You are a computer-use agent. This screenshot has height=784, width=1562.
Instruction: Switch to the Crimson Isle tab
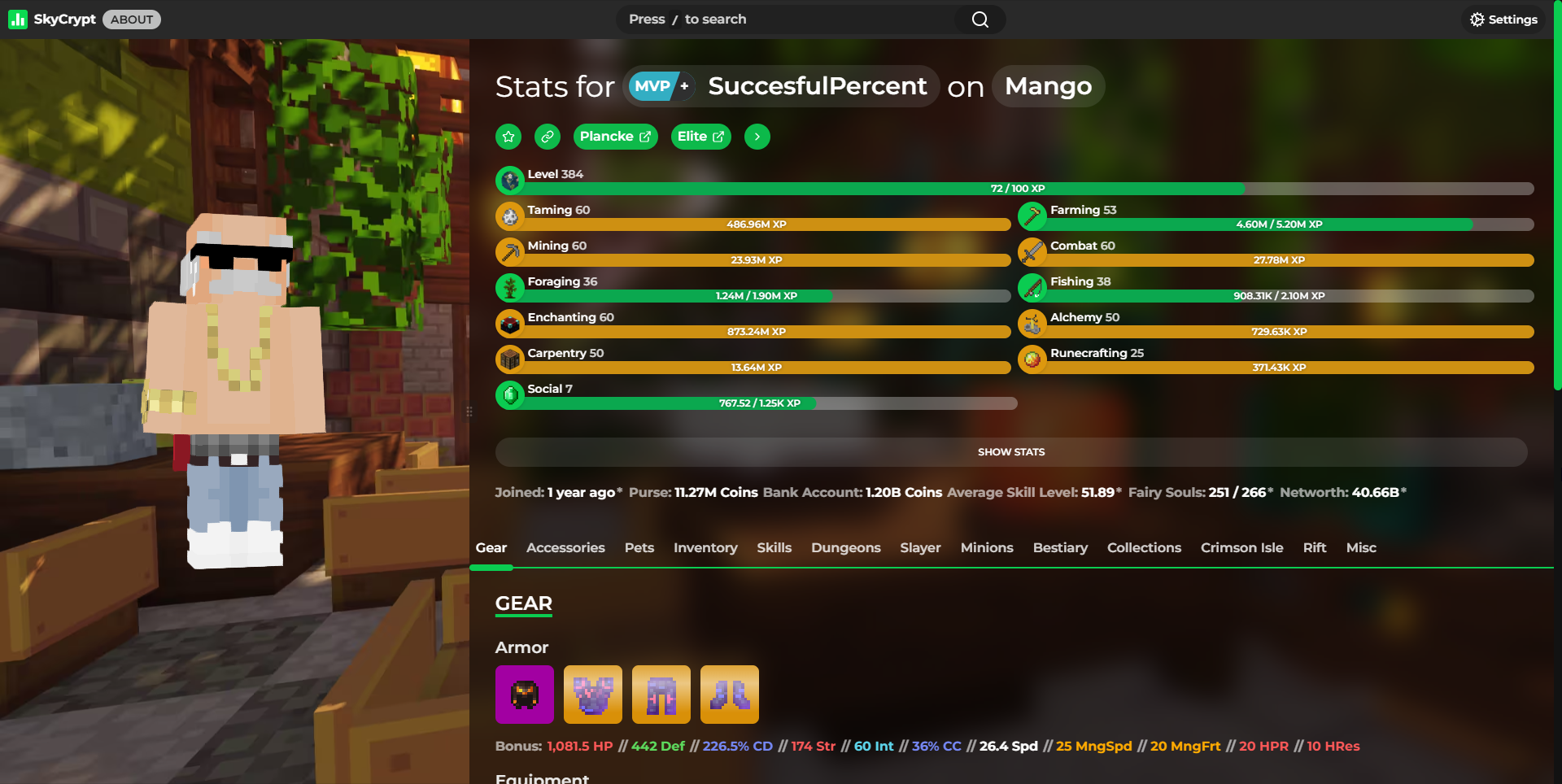[x=1241, y=548]
